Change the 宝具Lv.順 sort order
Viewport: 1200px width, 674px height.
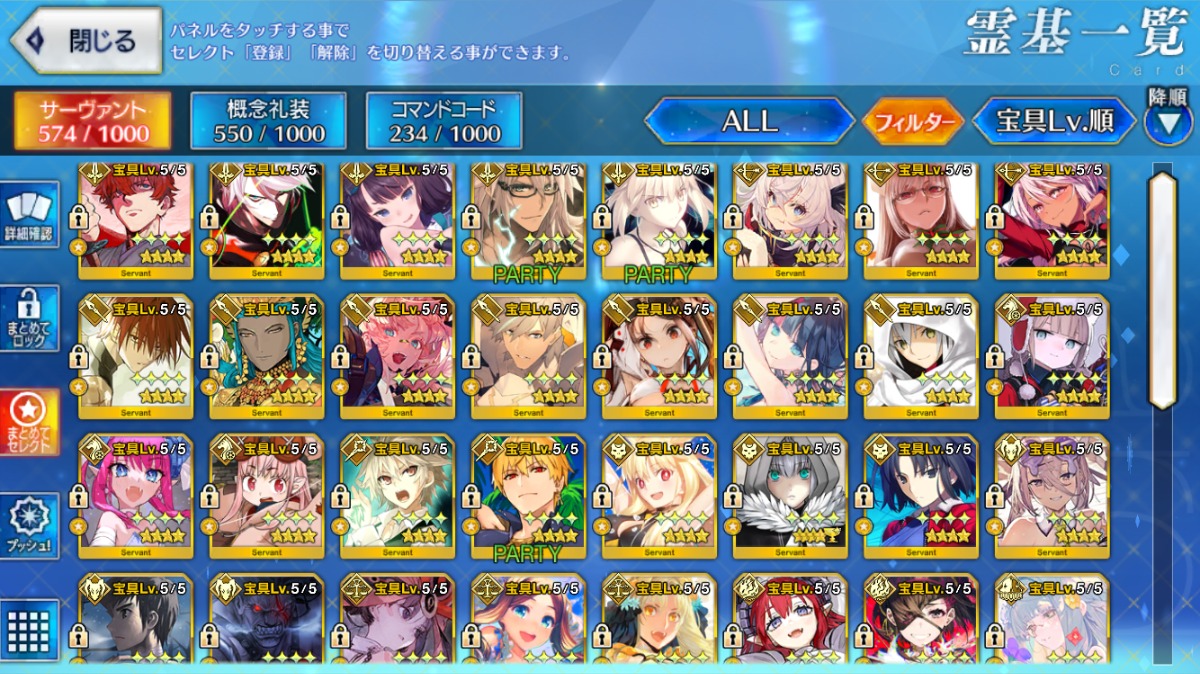coord(1055,122)
